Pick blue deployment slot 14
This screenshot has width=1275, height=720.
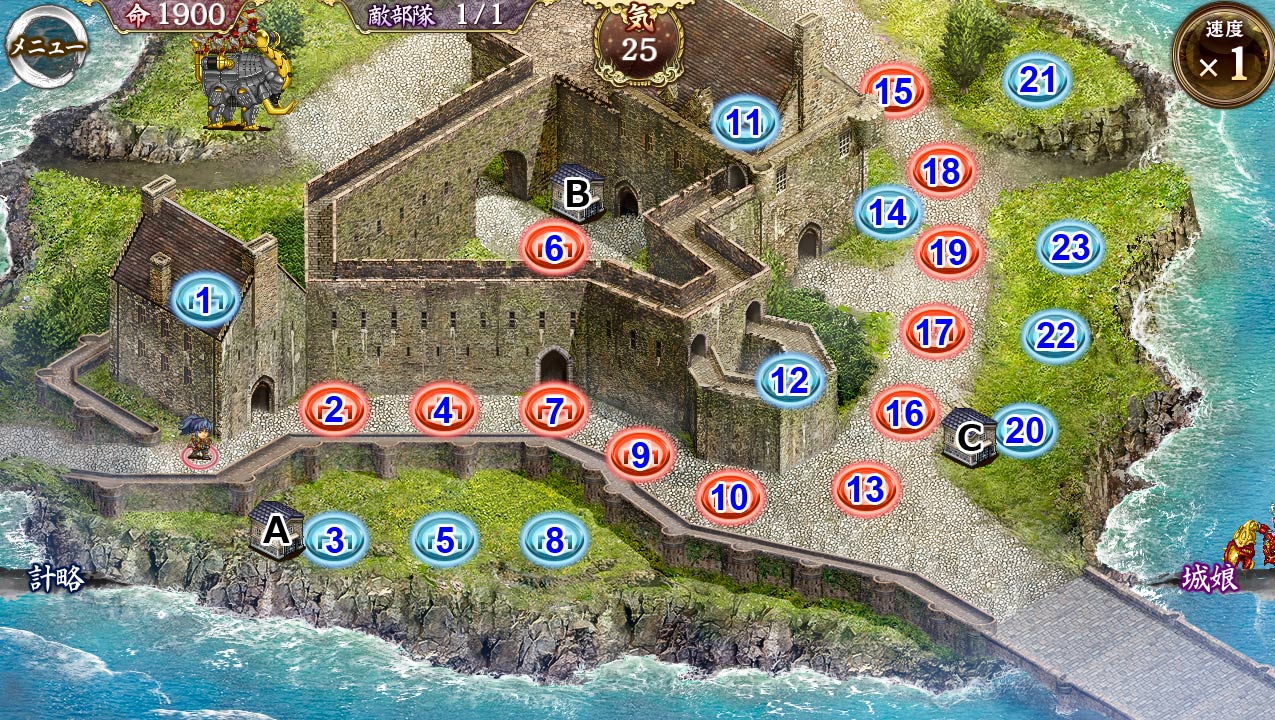point(888,212)
